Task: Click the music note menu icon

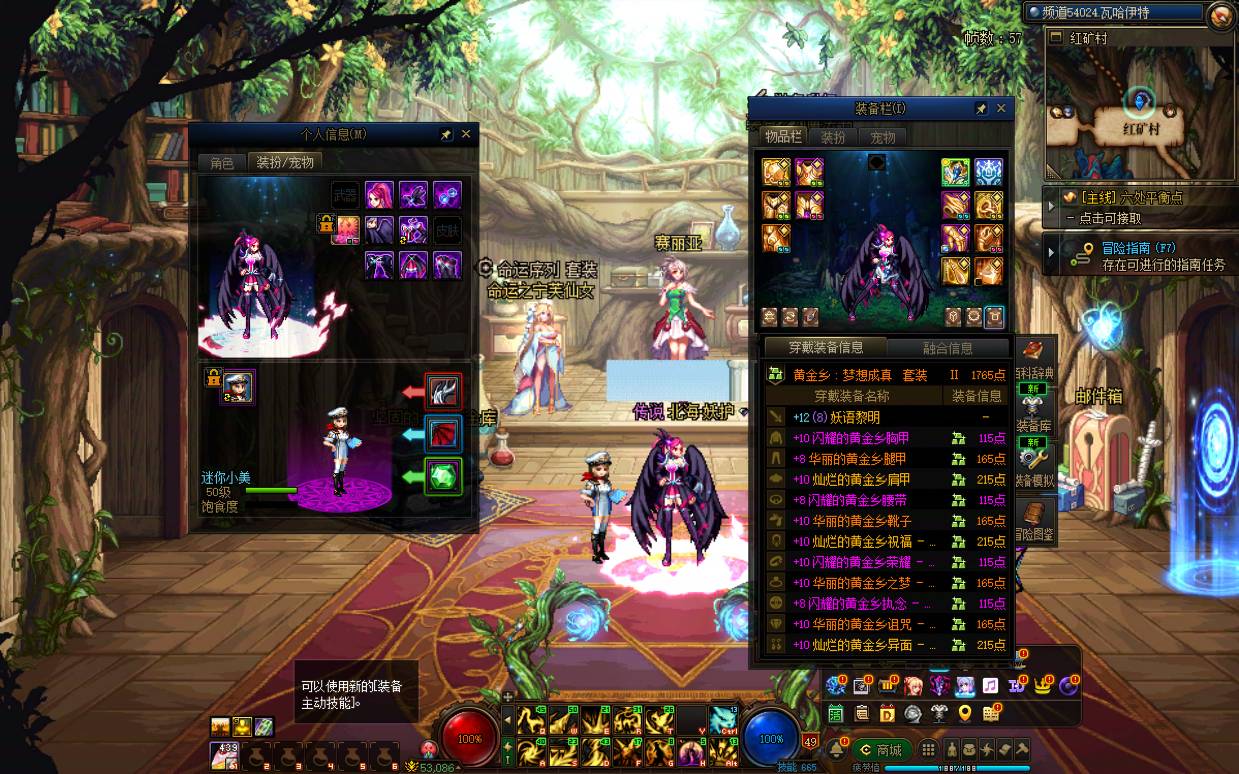Action: pos(990,686)
